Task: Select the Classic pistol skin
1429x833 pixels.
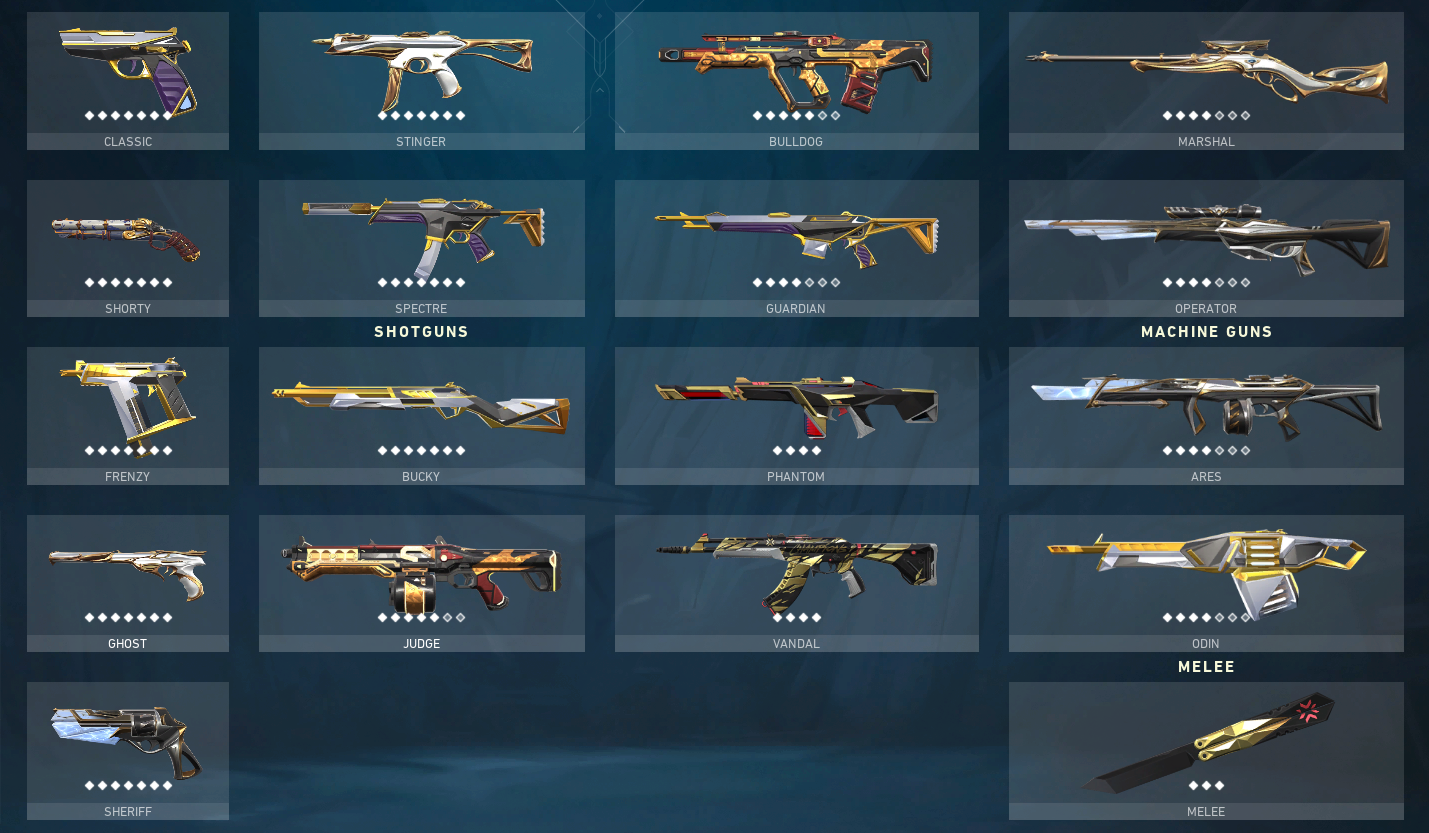Action: tap(127, 70)
